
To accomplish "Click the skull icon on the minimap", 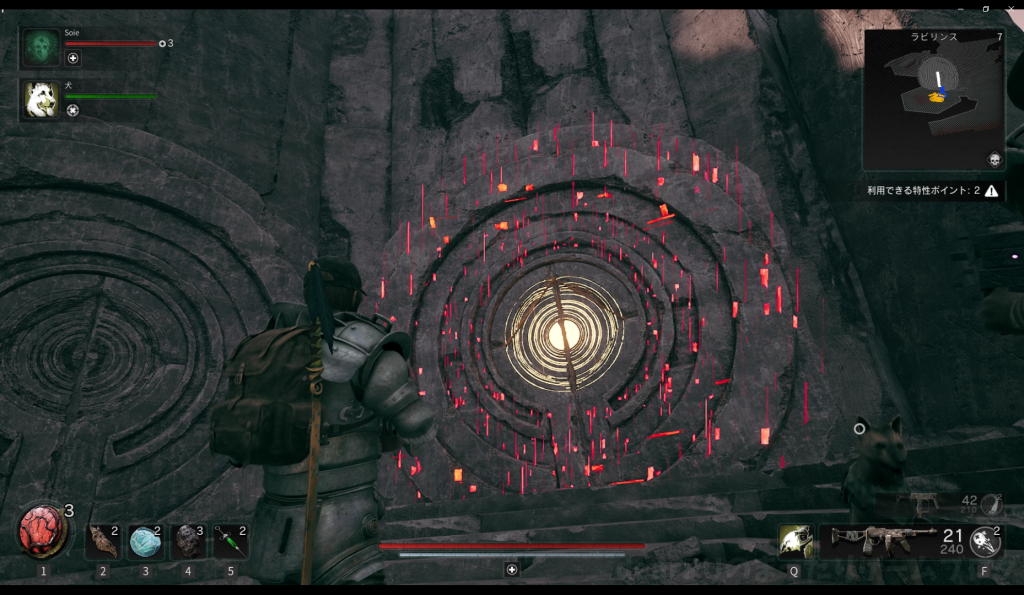I will tap(994, 160).
